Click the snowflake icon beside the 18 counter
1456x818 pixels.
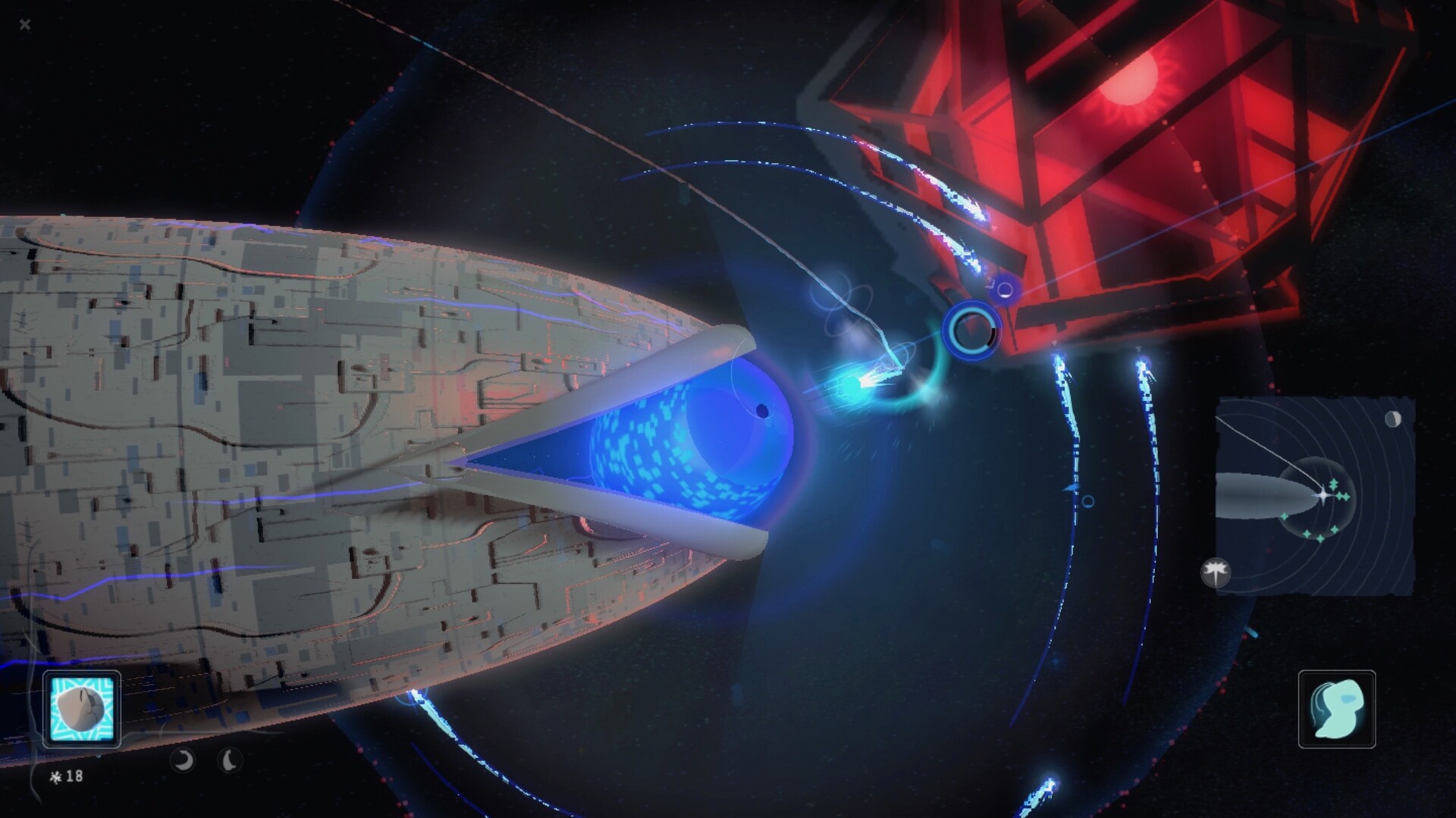pos(57,776)
